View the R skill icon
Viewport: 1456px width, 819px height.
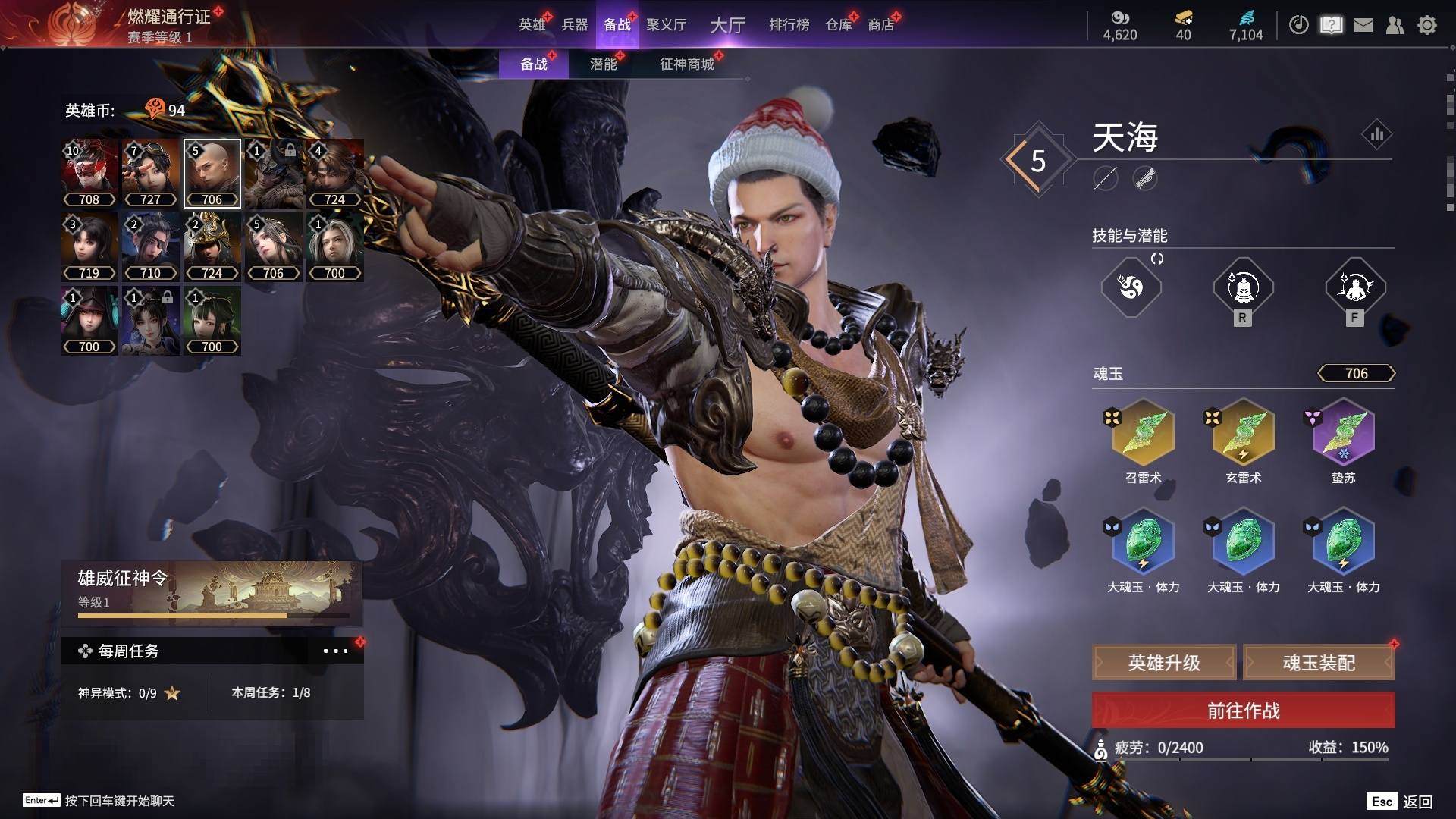click(x=1242, y=287)
